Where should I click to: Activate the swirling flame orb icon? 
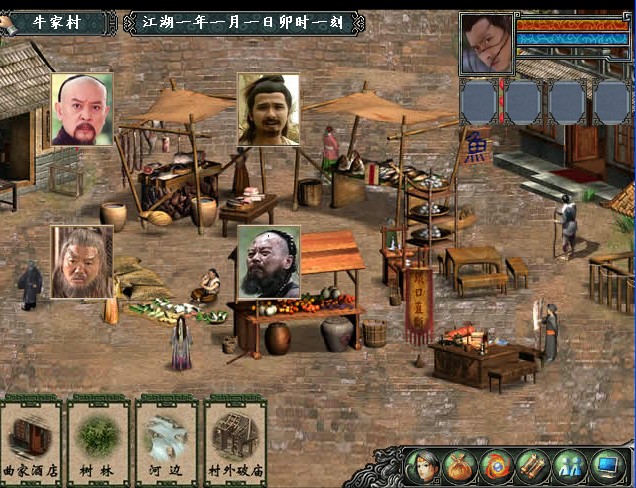coord(497,466)
